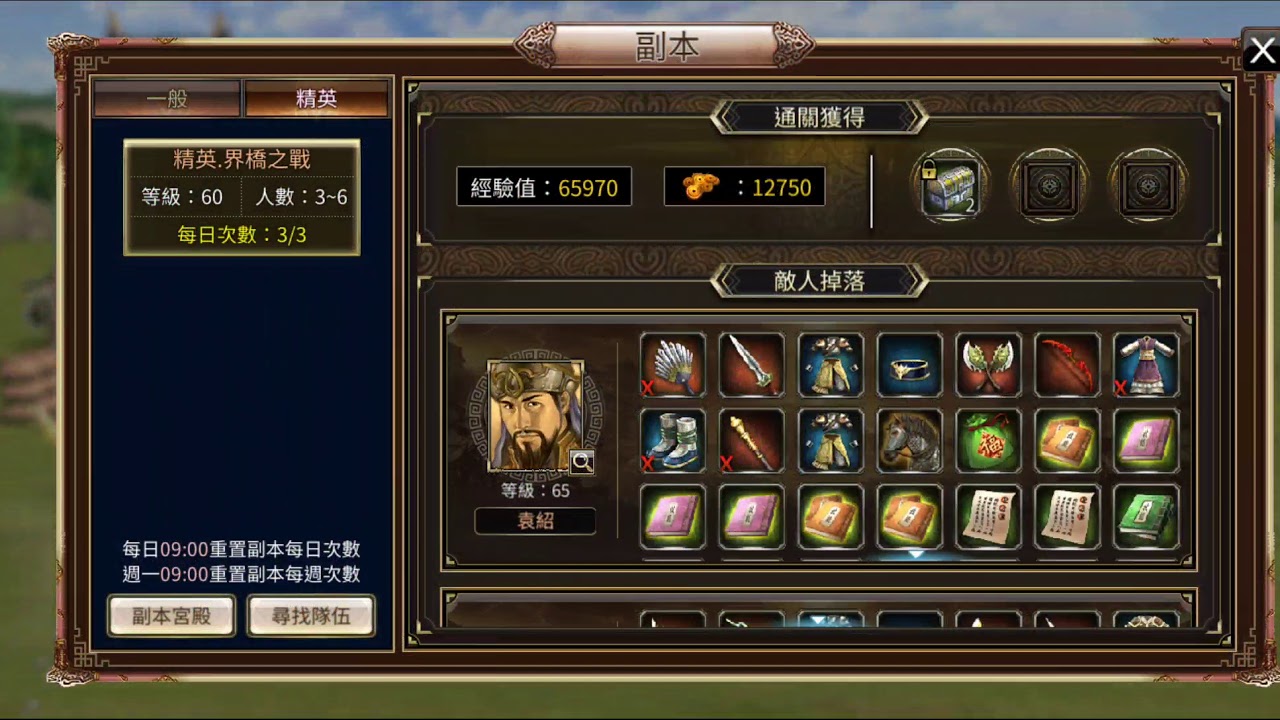Inspect the locked treasure chest reward
Viewport: 1280px width, 720px height.
pyautogui.click(x=949, y=187)
